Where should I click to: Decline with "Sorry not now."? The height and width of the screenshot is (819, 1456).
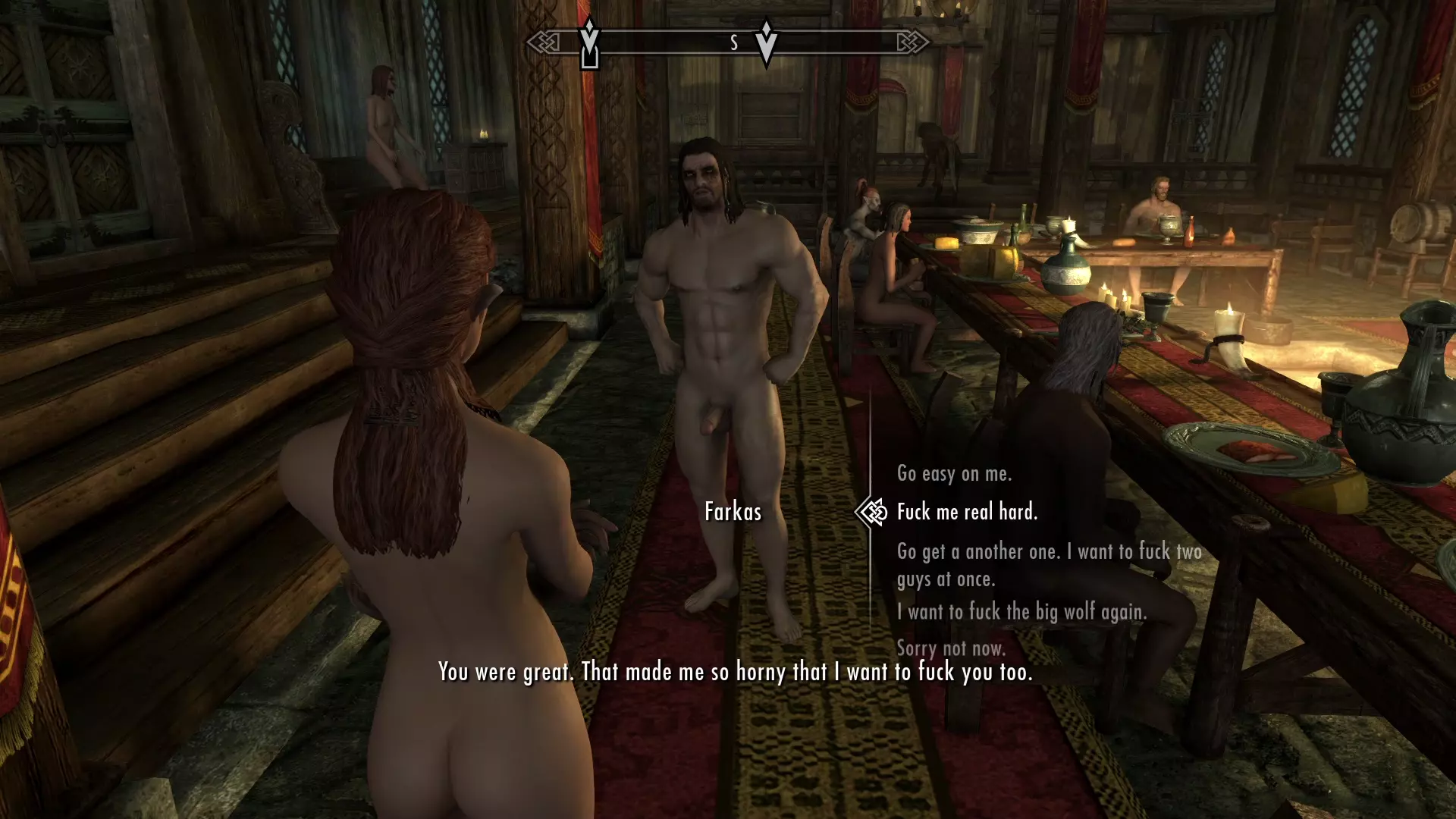click(x=951, y=648)
